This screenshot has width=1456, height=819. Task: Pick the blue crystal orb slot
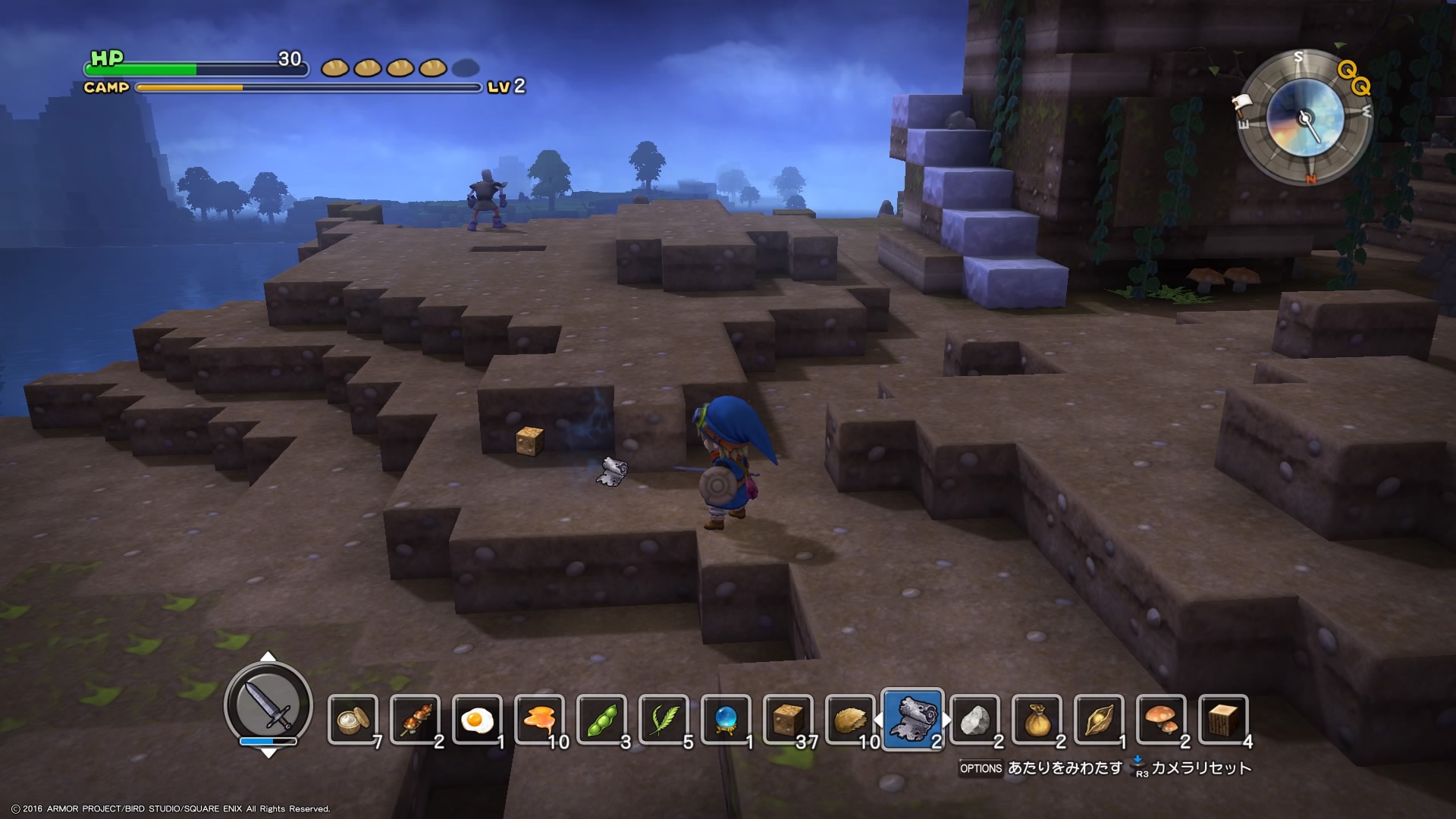pos(726,720)
